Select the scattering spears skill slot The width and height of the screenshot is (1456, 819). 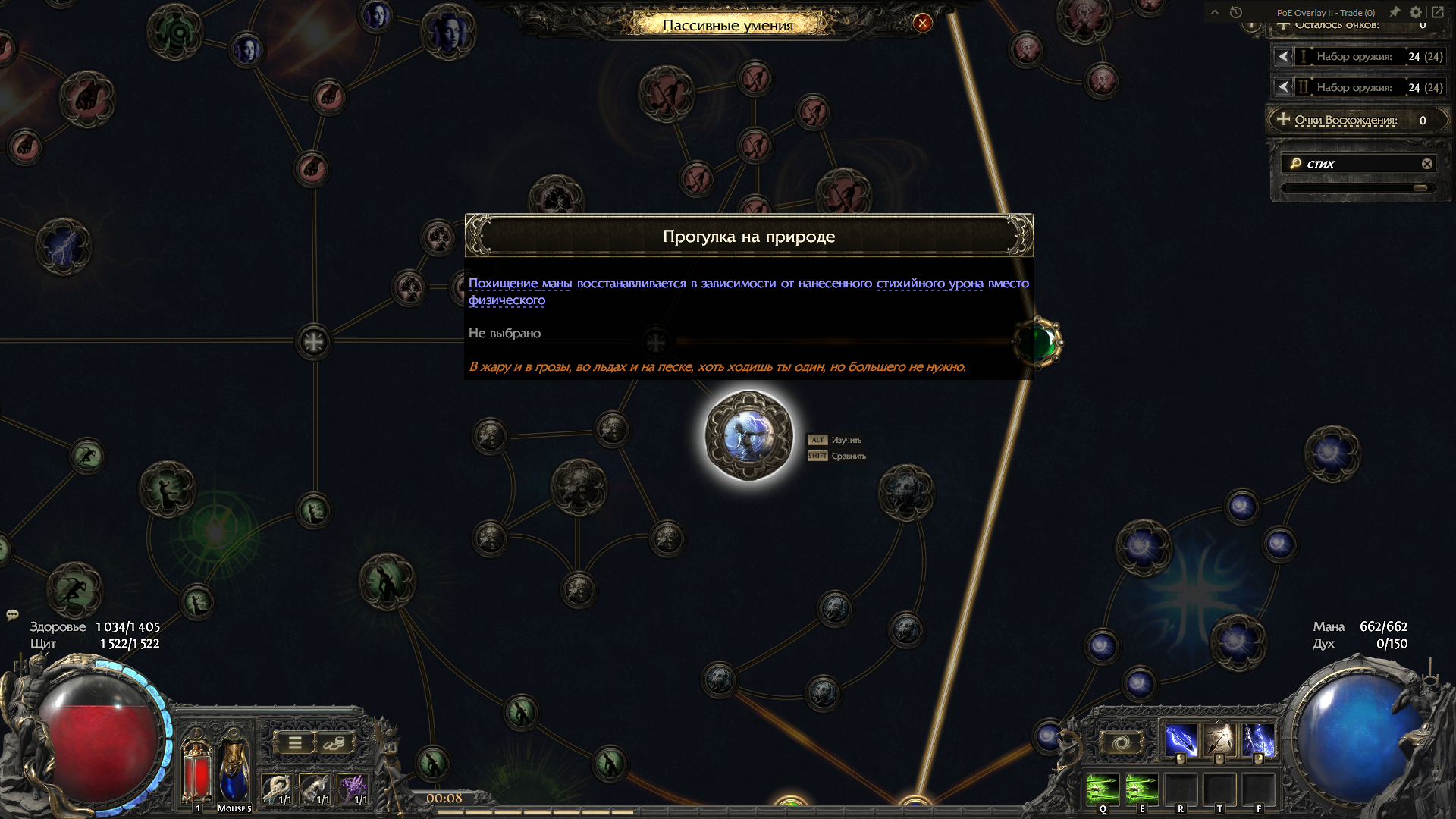pos(1219,740)
